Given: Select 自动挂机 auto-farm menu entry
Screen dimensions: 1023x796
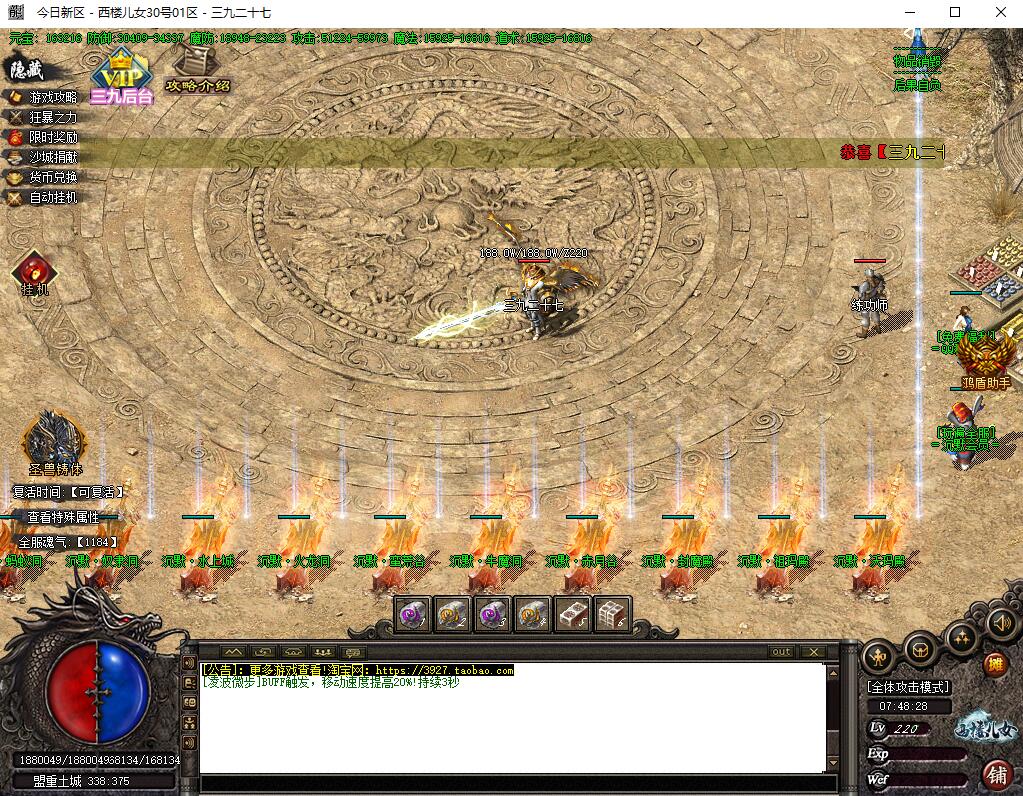Looking at the screenshot, I should [x=52, y=198].
